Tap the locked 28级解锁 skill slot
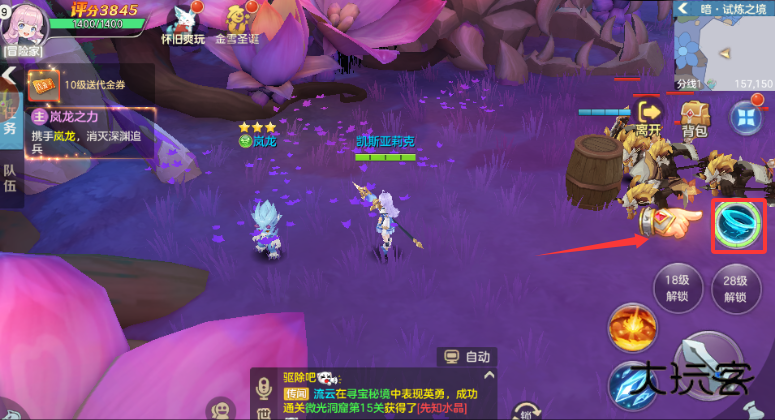This screenshot has height=420, width=775. pyautogui.click(x=736, y=288)
